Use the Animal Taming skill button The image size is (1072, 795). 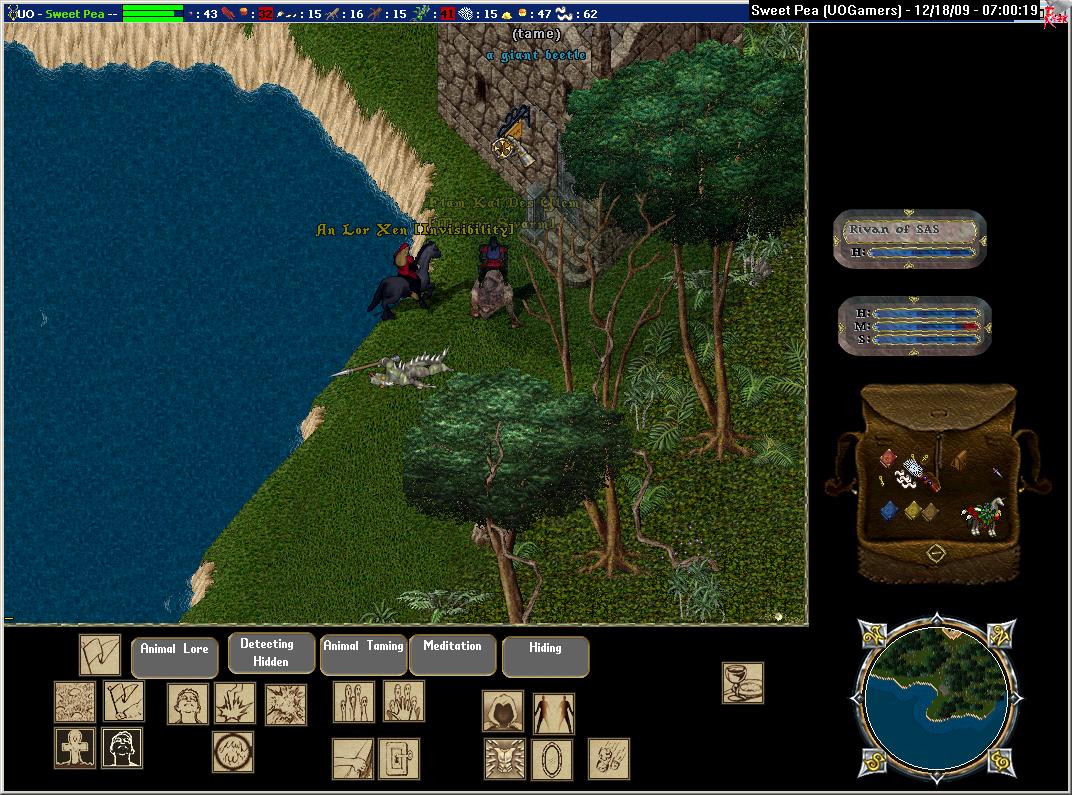(x=363, y=654)
